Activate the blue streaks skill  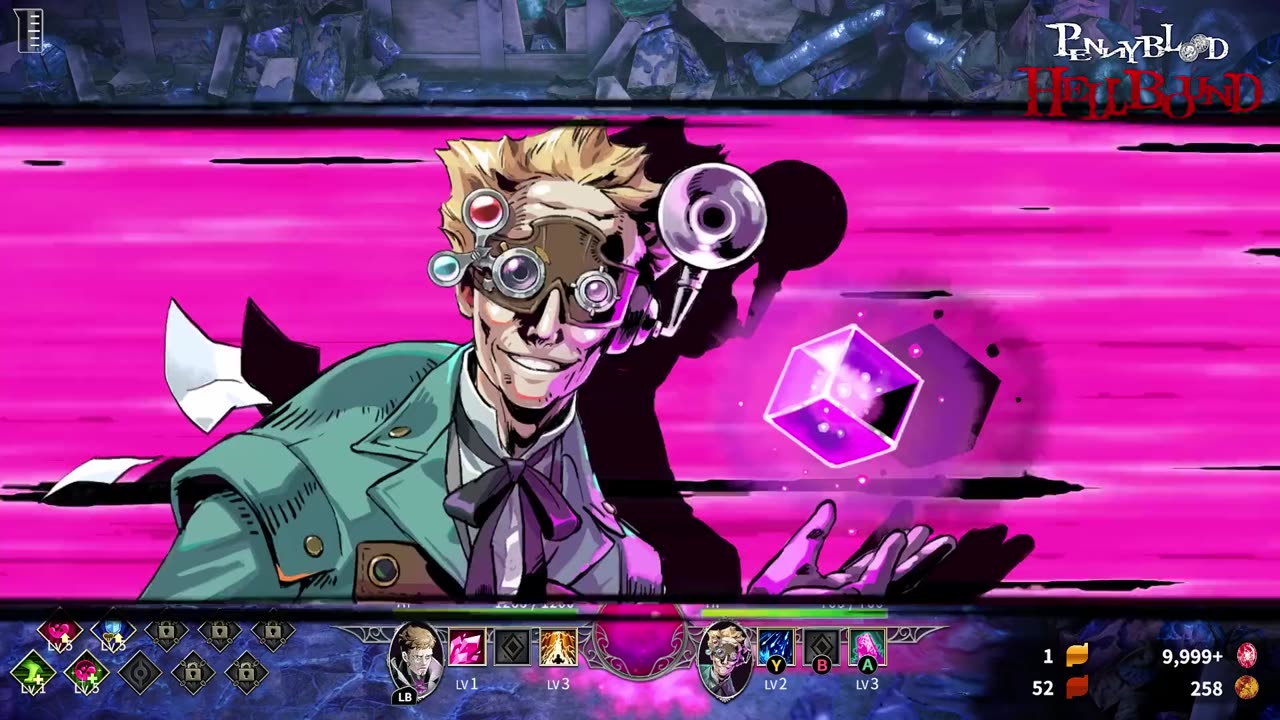click(x=775, y=647)
